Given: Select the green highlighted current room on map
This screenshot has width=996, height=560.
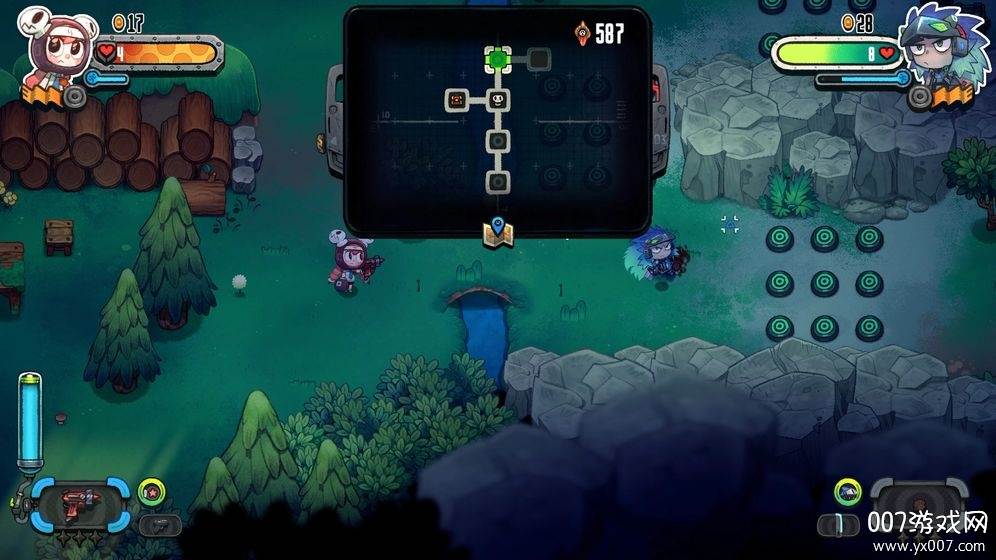Looking at the screenshot, I should click(498, 58).
